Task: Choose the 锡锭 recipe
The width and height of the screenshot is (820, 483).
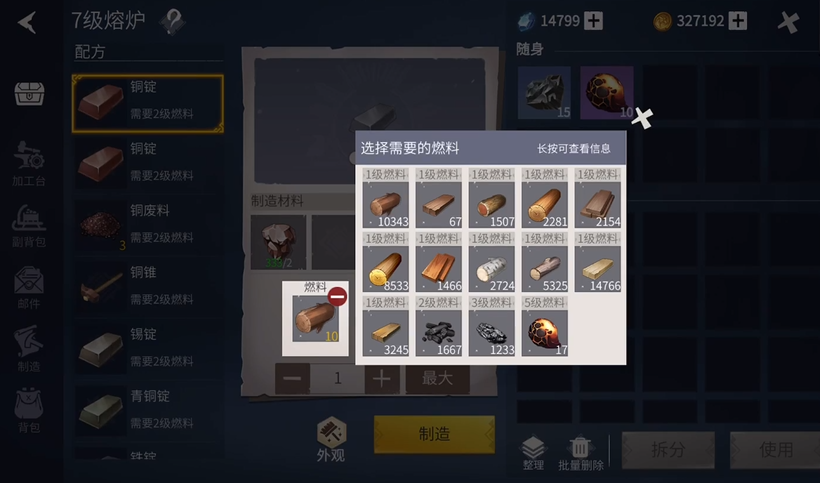Action: [147, 349]
